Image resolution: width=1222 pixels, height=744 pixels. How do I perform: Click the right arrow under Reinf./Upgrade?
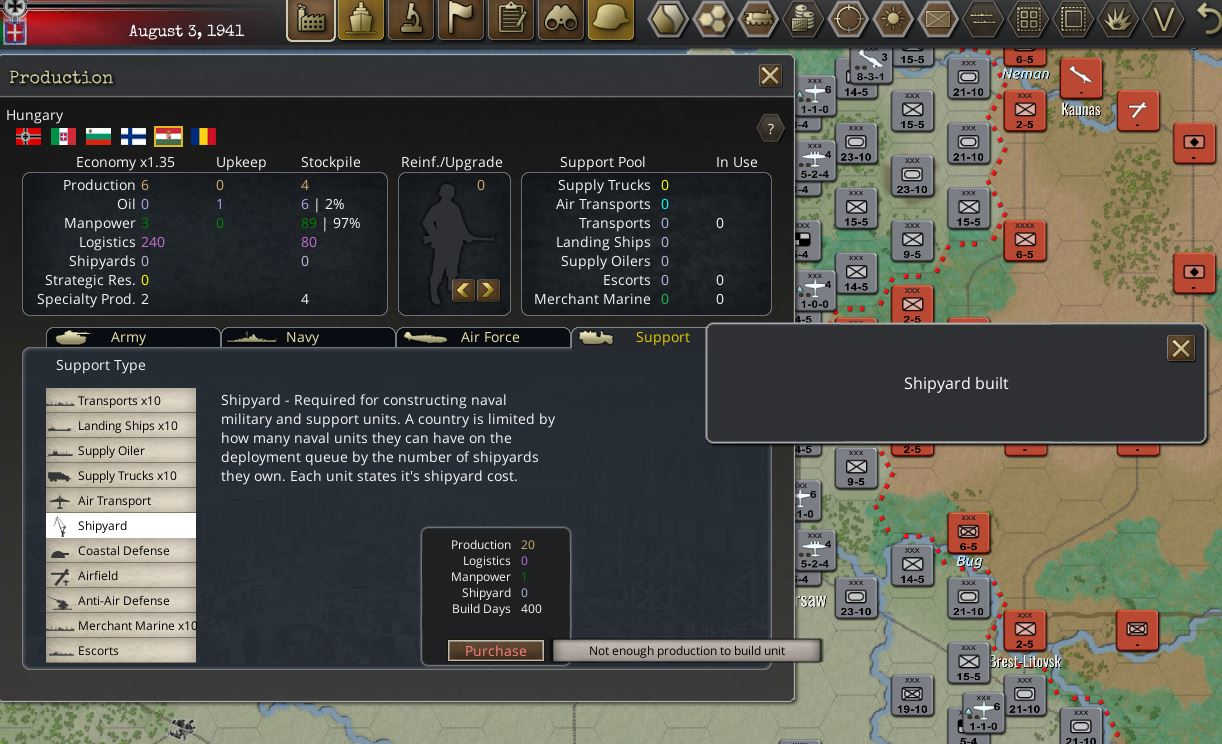tap(487, 290)
